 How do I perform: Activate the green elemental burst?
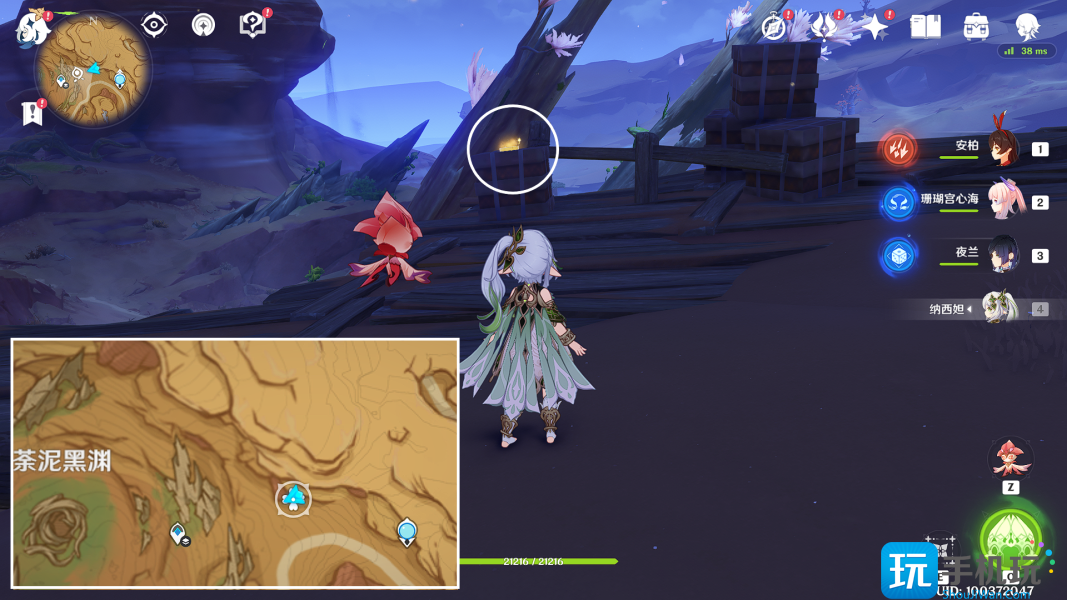pos(1011,540)
